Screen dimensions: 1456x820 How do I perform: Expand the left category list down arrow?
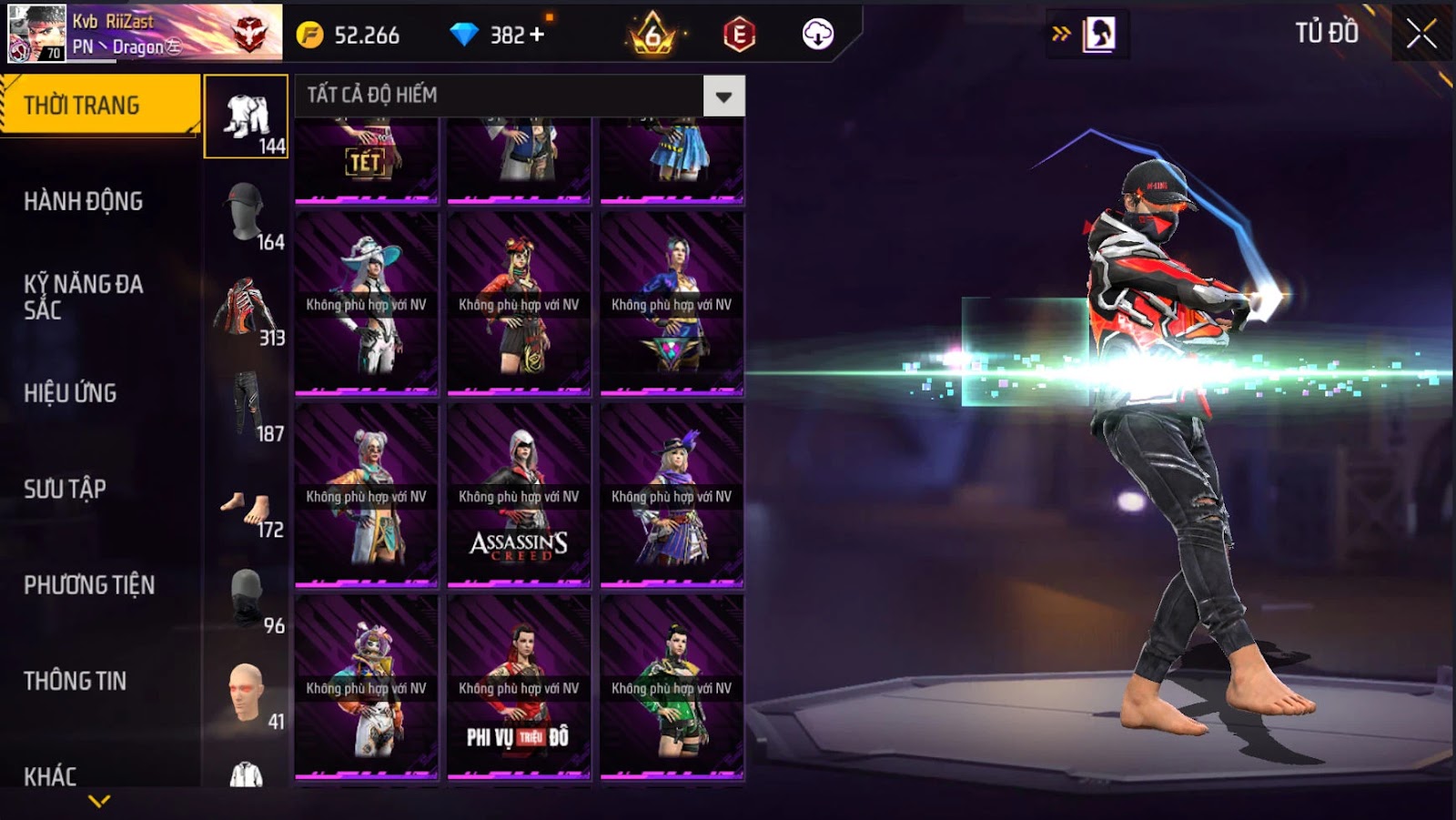[99, 801]
